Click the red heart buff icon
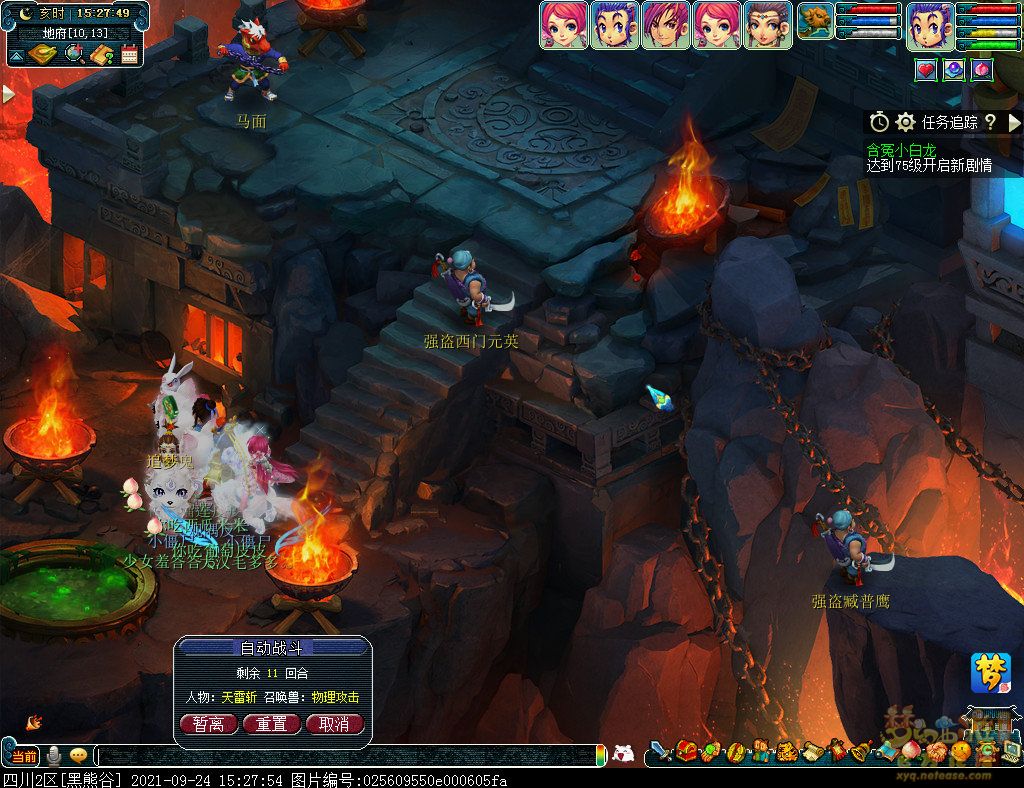Screen dimensions: 1024x788 coord(926,70)
